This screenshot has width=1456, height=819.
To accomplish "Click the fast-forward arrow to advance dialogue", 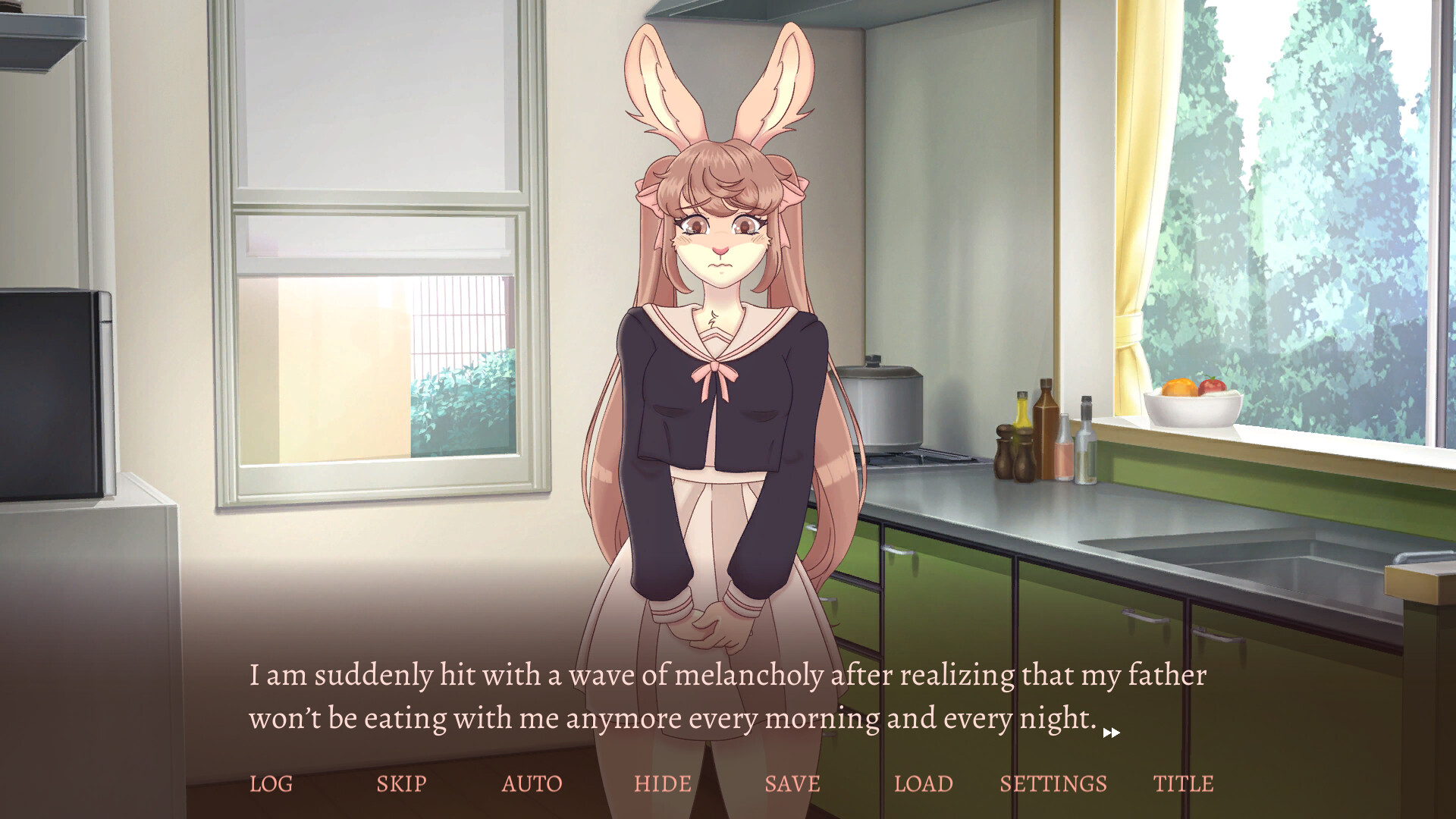I will click(1112, 733).
